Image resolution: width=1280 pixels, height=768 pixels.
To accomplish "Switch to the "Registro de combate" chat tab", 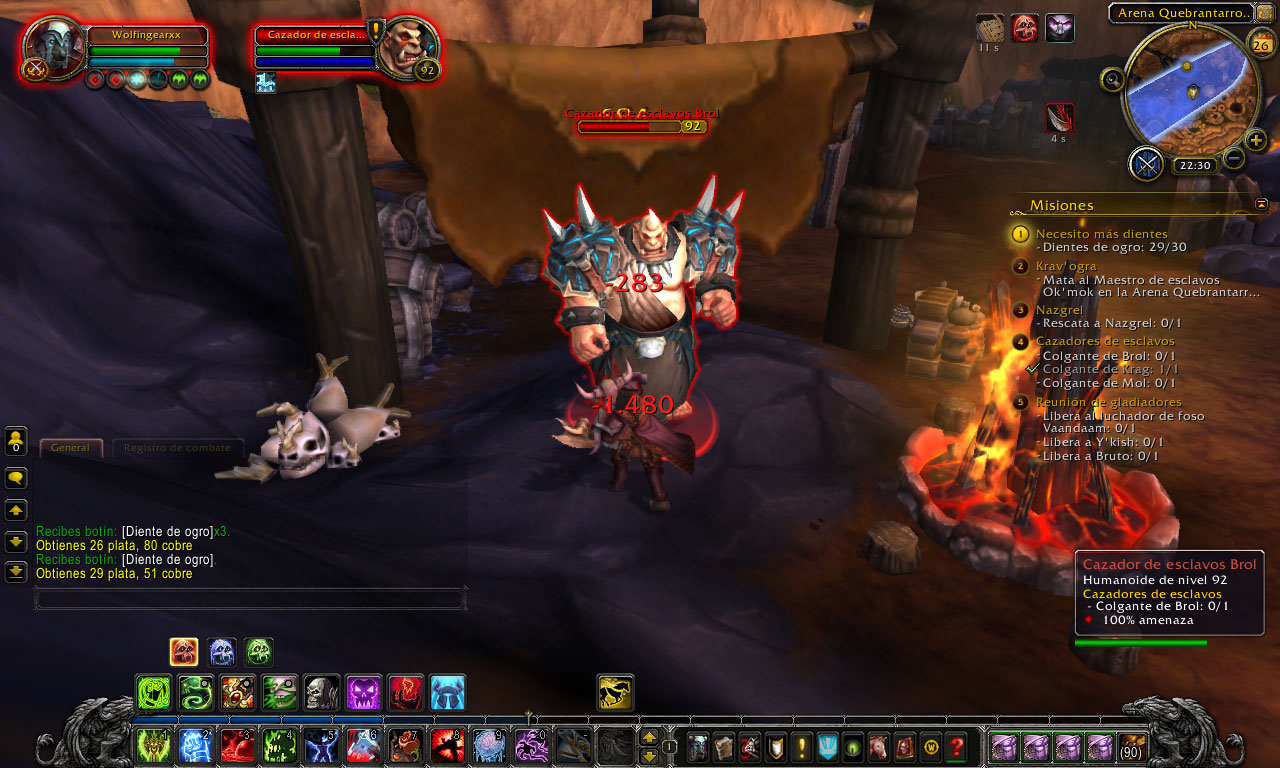I will (177, 448).
